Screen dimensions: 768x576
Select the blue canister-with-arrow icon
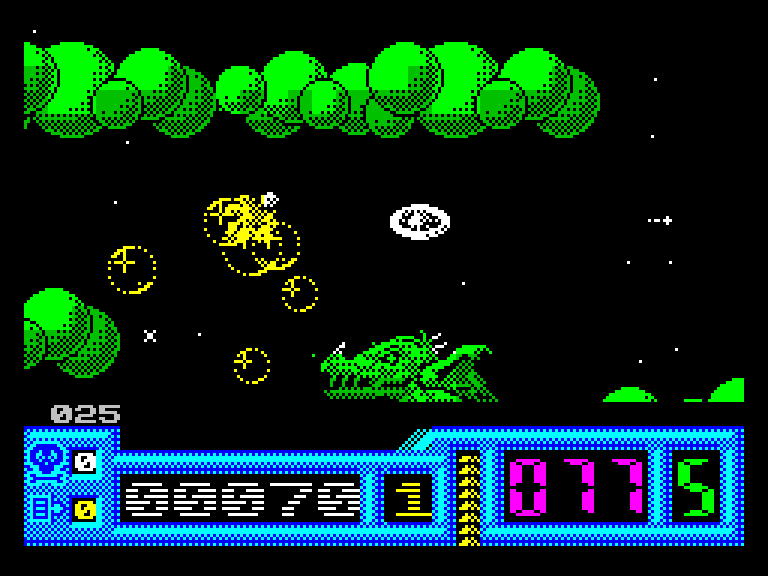[x=47, y=509]
